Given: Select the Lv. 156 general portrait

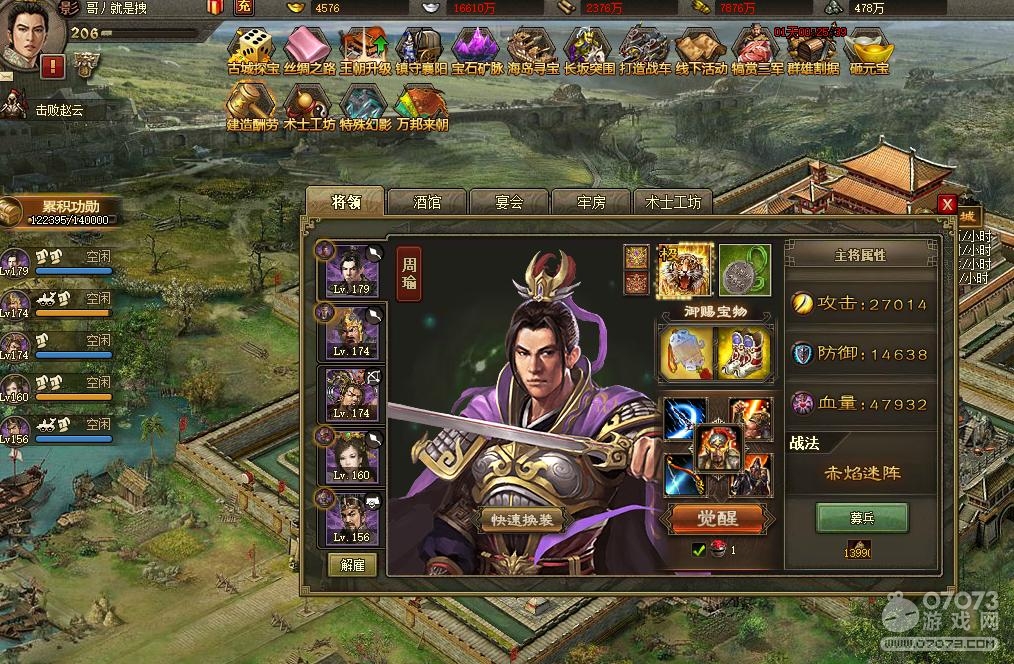Looking at the screenshot, I should 352,518.
